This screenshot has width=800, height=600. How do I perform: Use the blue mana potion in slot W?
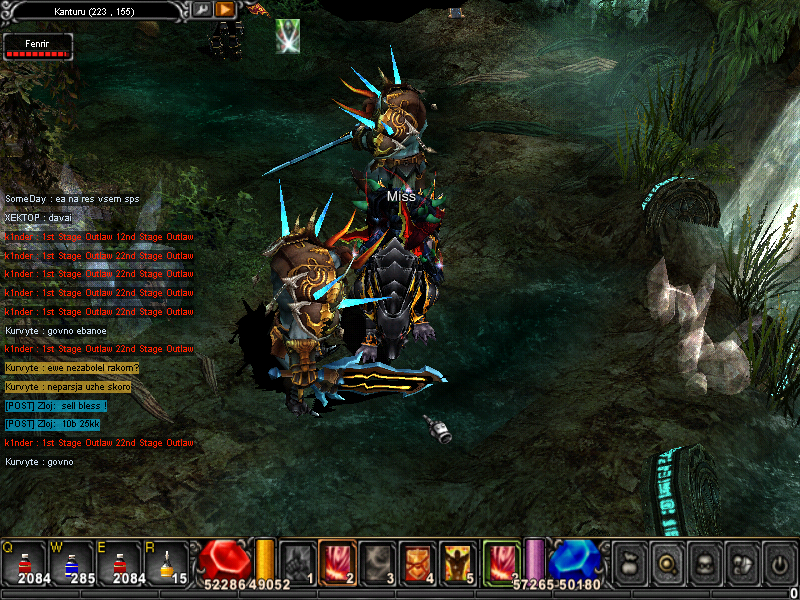pos(70,561)
